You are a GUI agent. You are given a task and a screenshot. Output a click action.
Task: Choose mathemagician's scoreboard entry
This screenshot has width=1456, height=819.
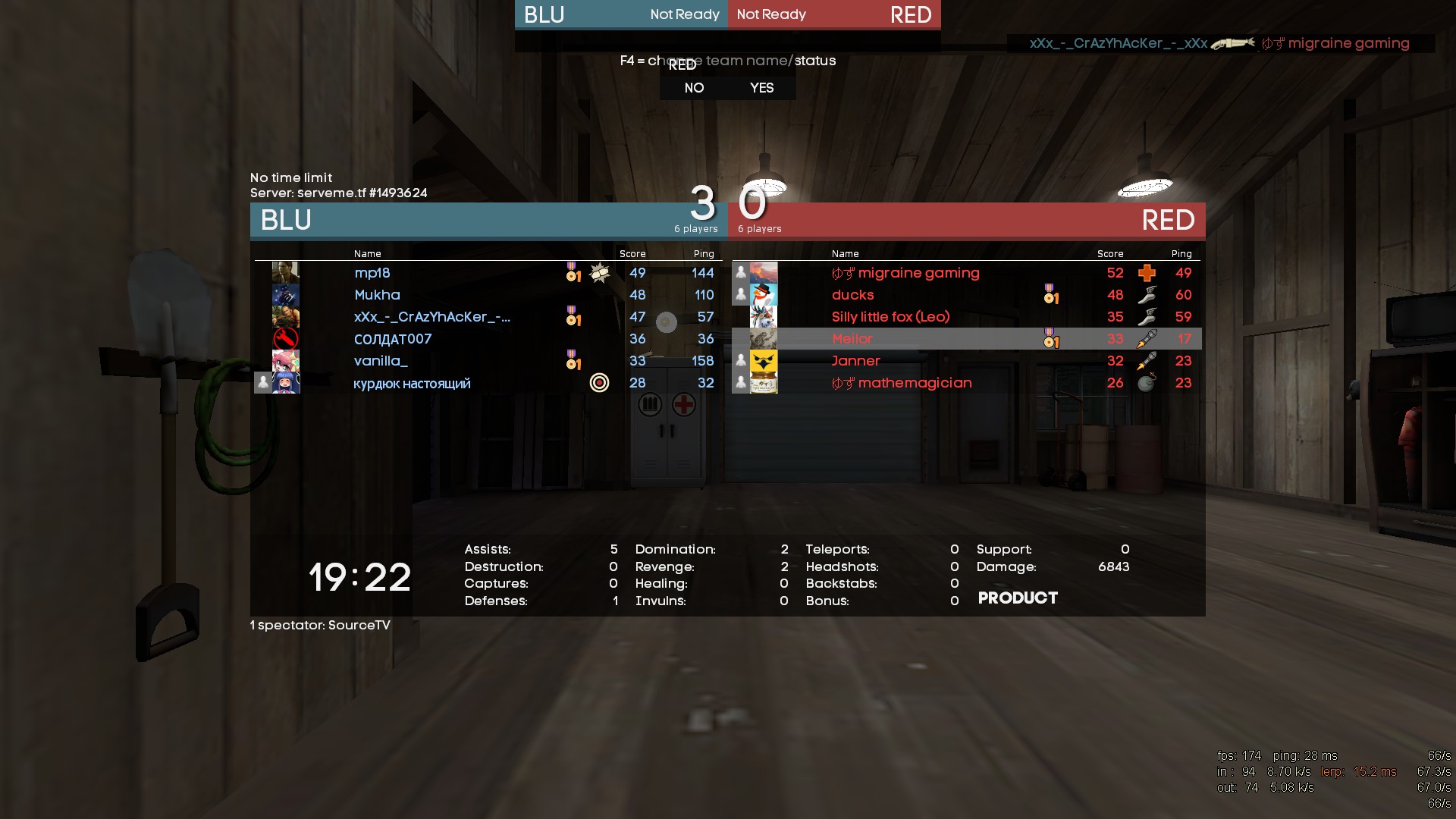tap(902, 383)
